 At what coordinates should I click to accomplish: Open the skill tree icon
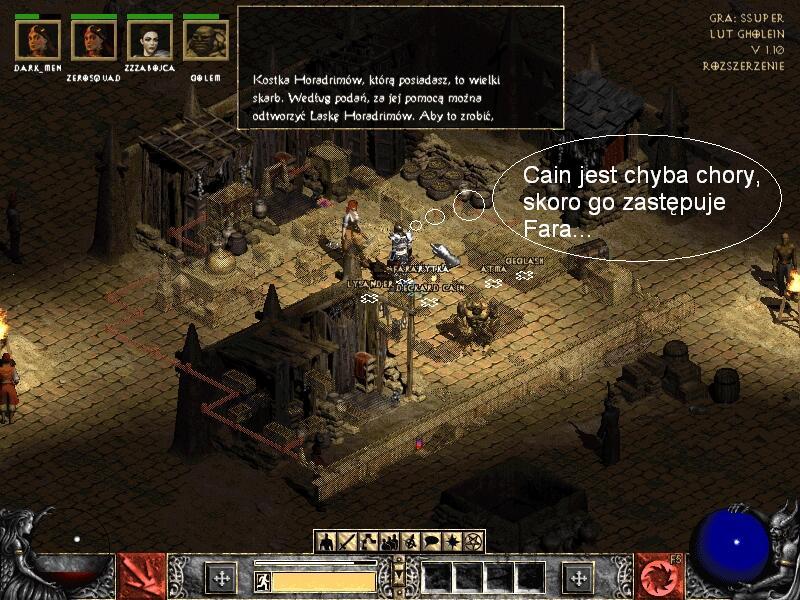(368, 542)
